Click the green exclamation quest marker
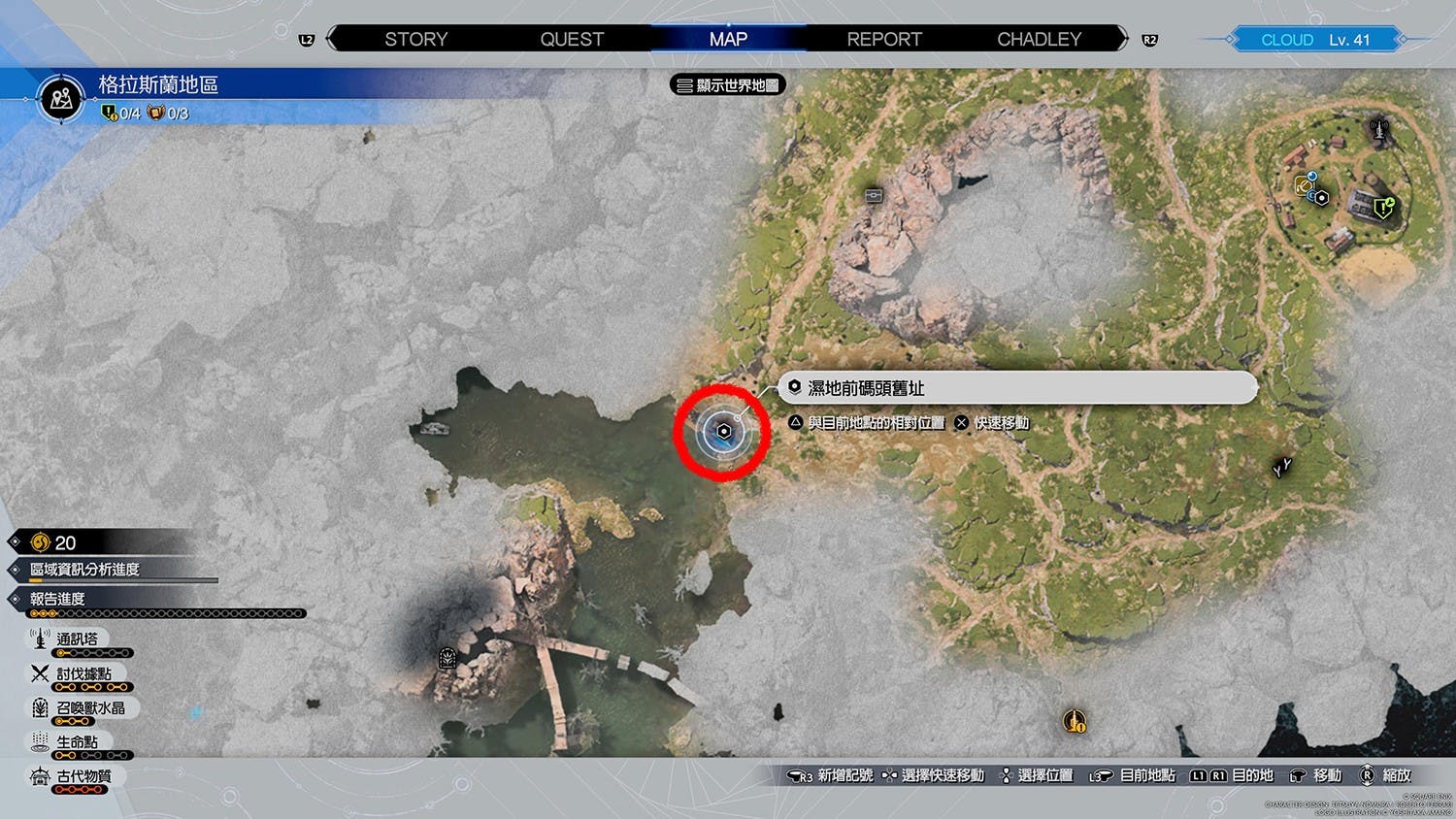This screenshot has width=1456, height=819. pyautogui.click(x=1383, y=207)
